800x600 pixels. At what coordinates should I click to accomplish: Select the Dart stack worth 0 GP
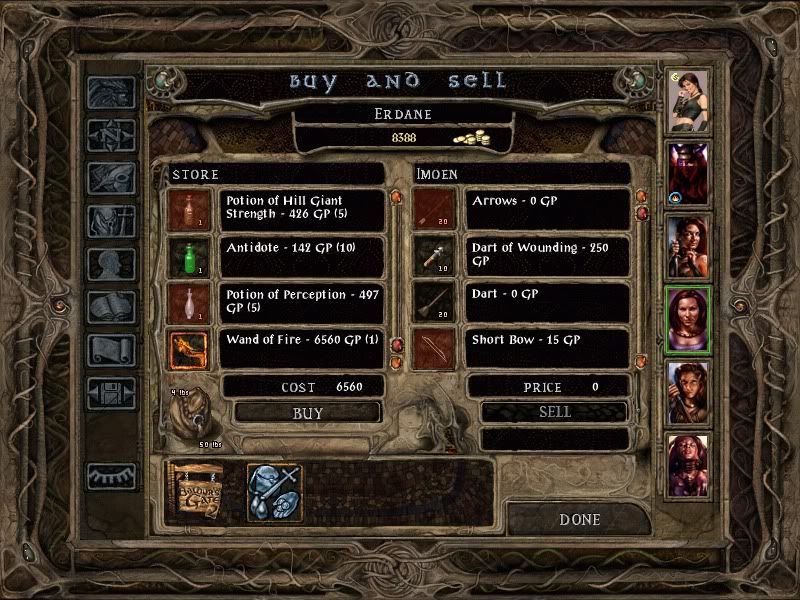tap(549, 302)
